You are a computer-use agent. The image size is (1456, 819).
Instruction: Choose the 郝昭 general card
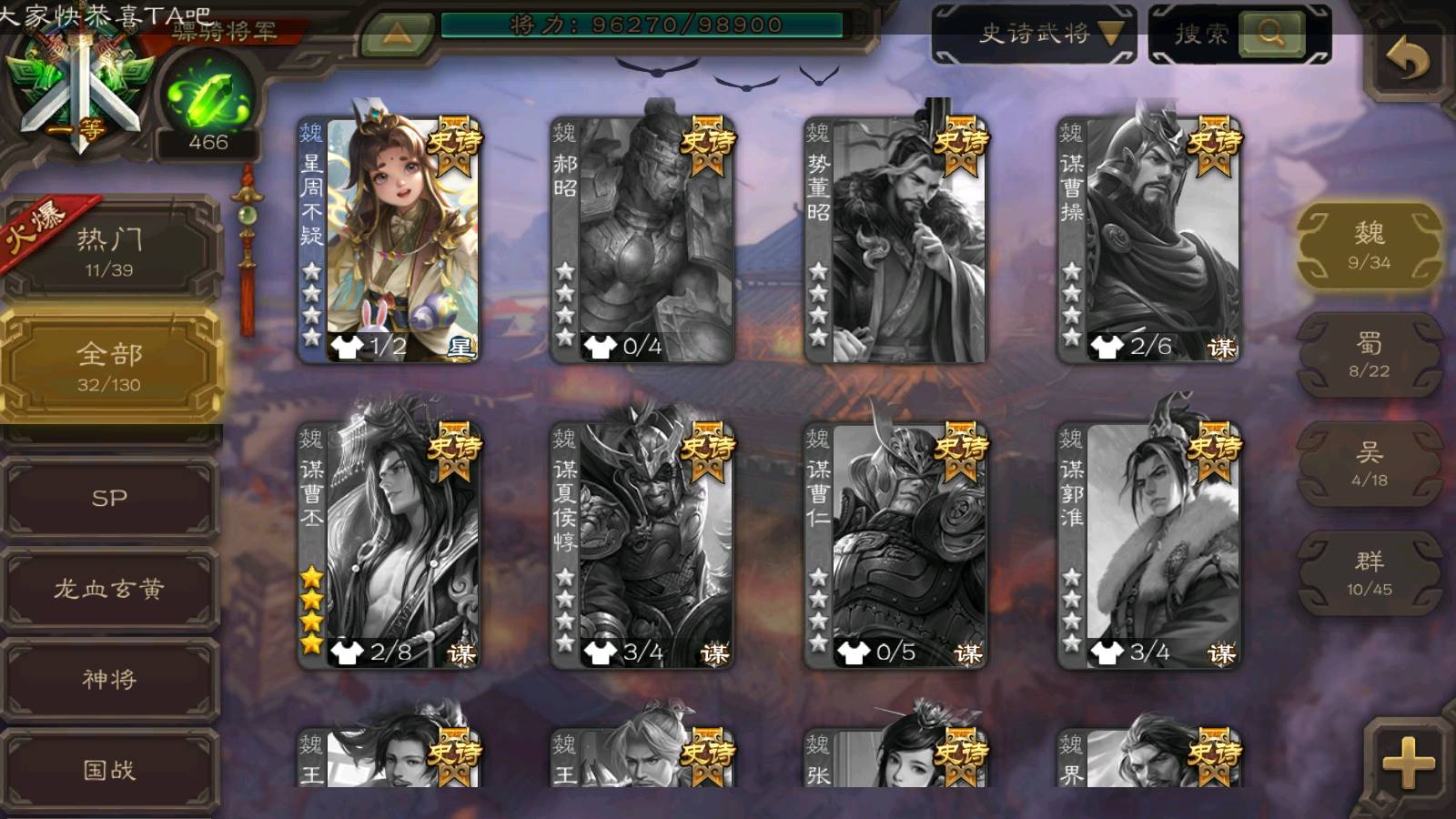point(642,239)
